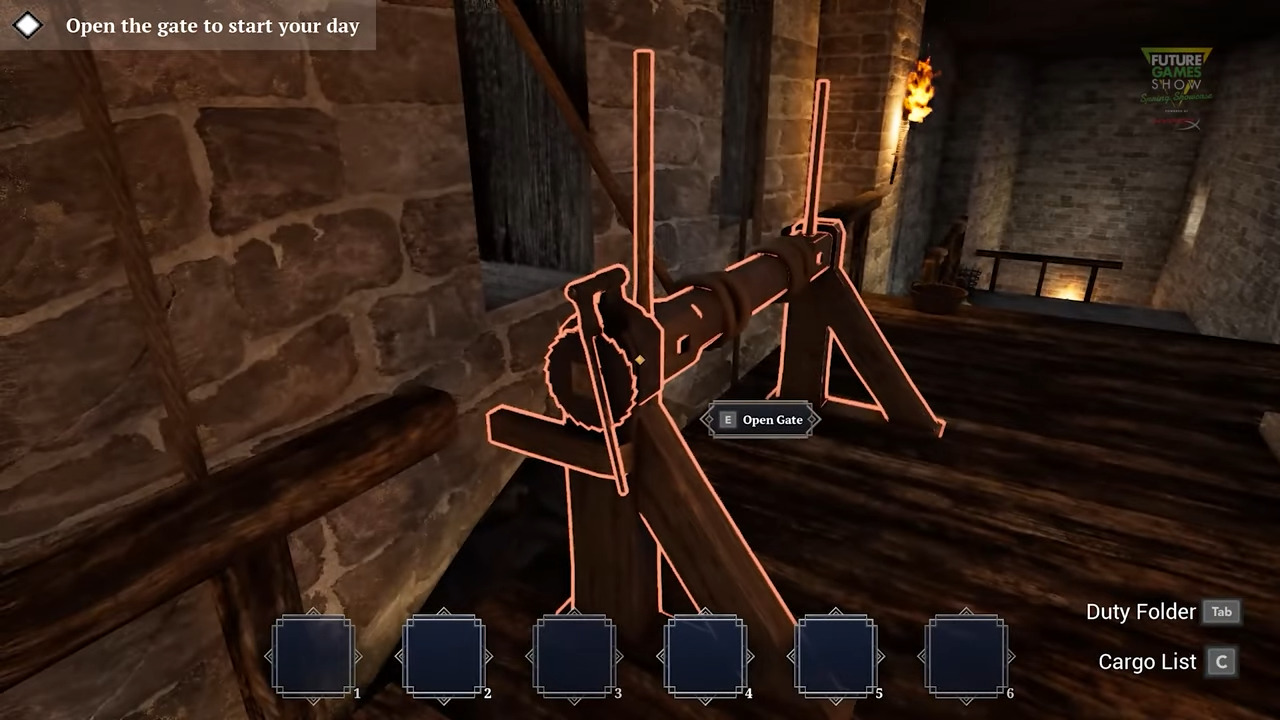Viewport: 1280px width, 720px height.
Task: Open the Duty Folder
Action: [x=1140, y=611]
